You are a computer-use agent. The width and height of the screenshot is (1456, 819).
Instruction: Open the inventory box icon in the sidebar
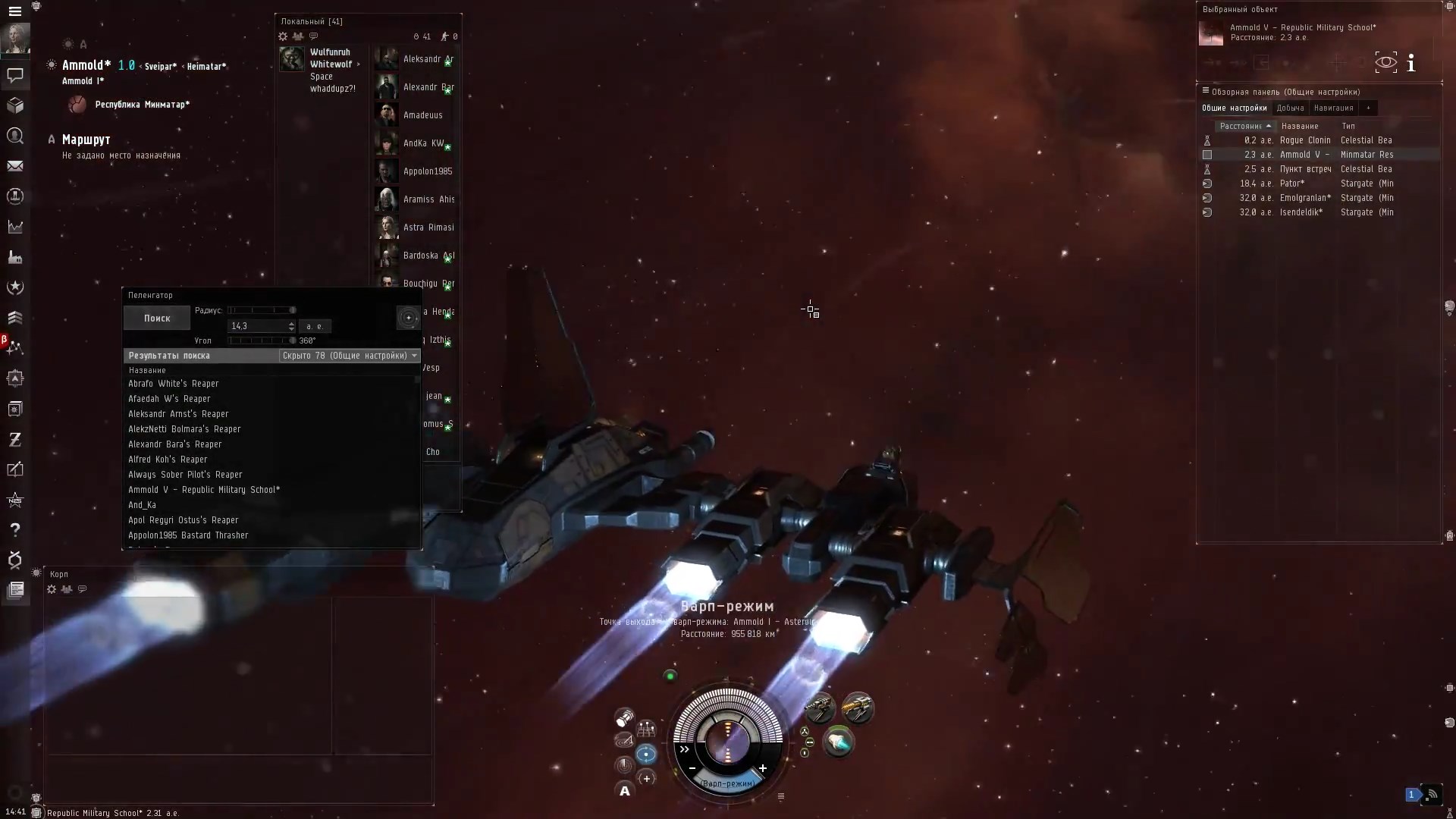(15, 105)
